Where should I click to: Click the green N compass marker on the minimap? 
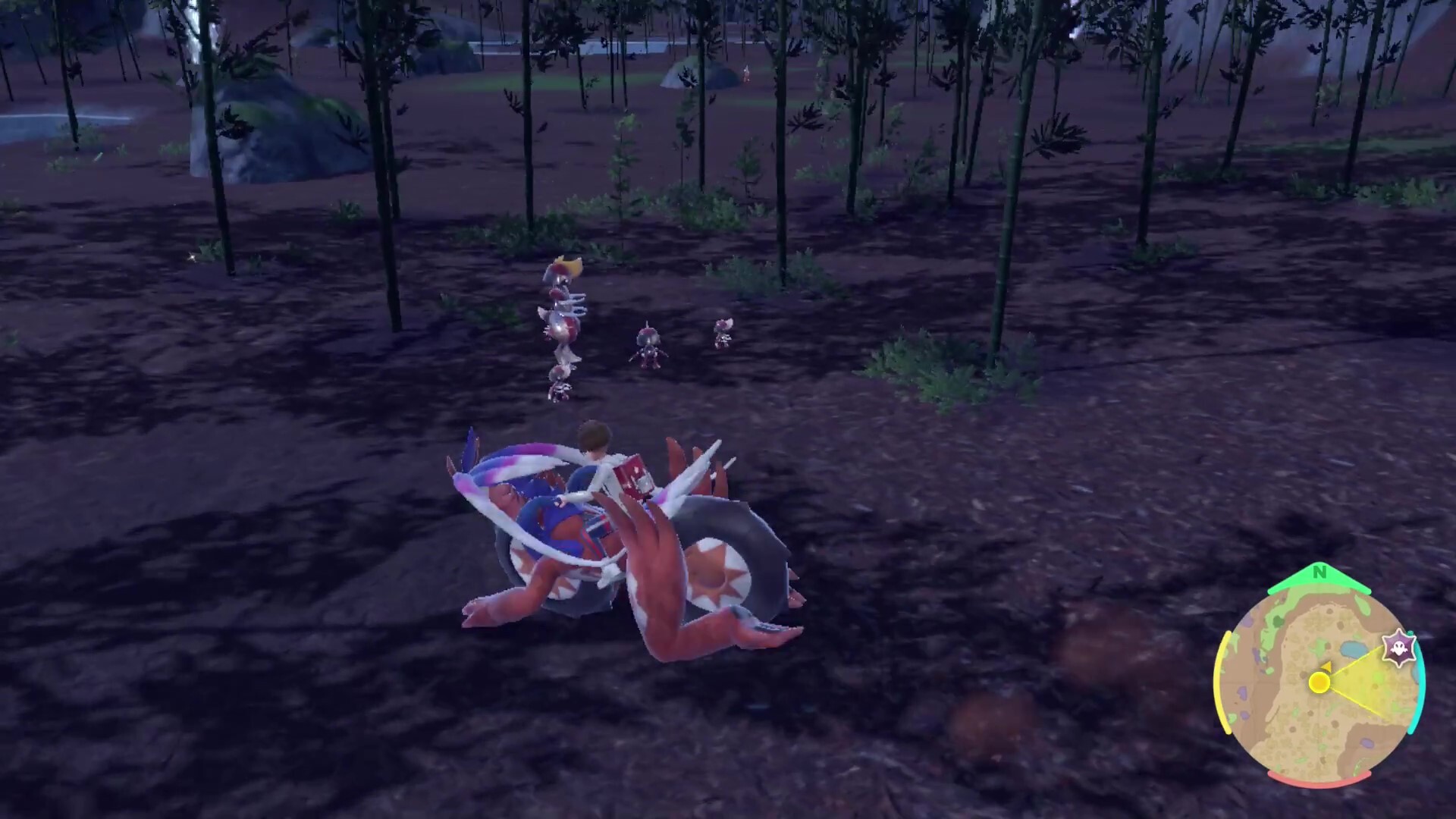pyautogui.click(x=1319, y=571)
